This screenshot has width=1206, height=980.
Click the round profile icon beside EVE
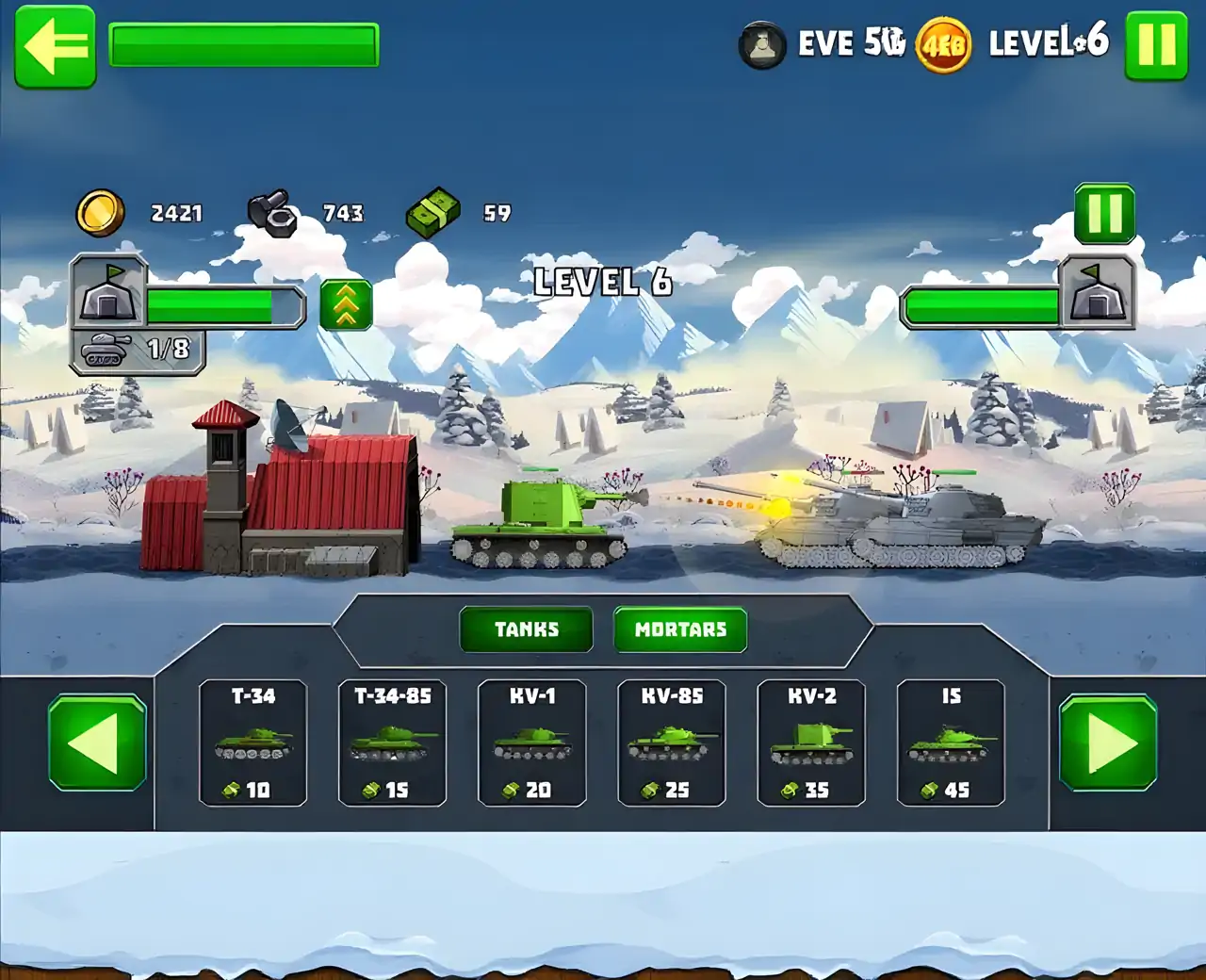(762, 44)
